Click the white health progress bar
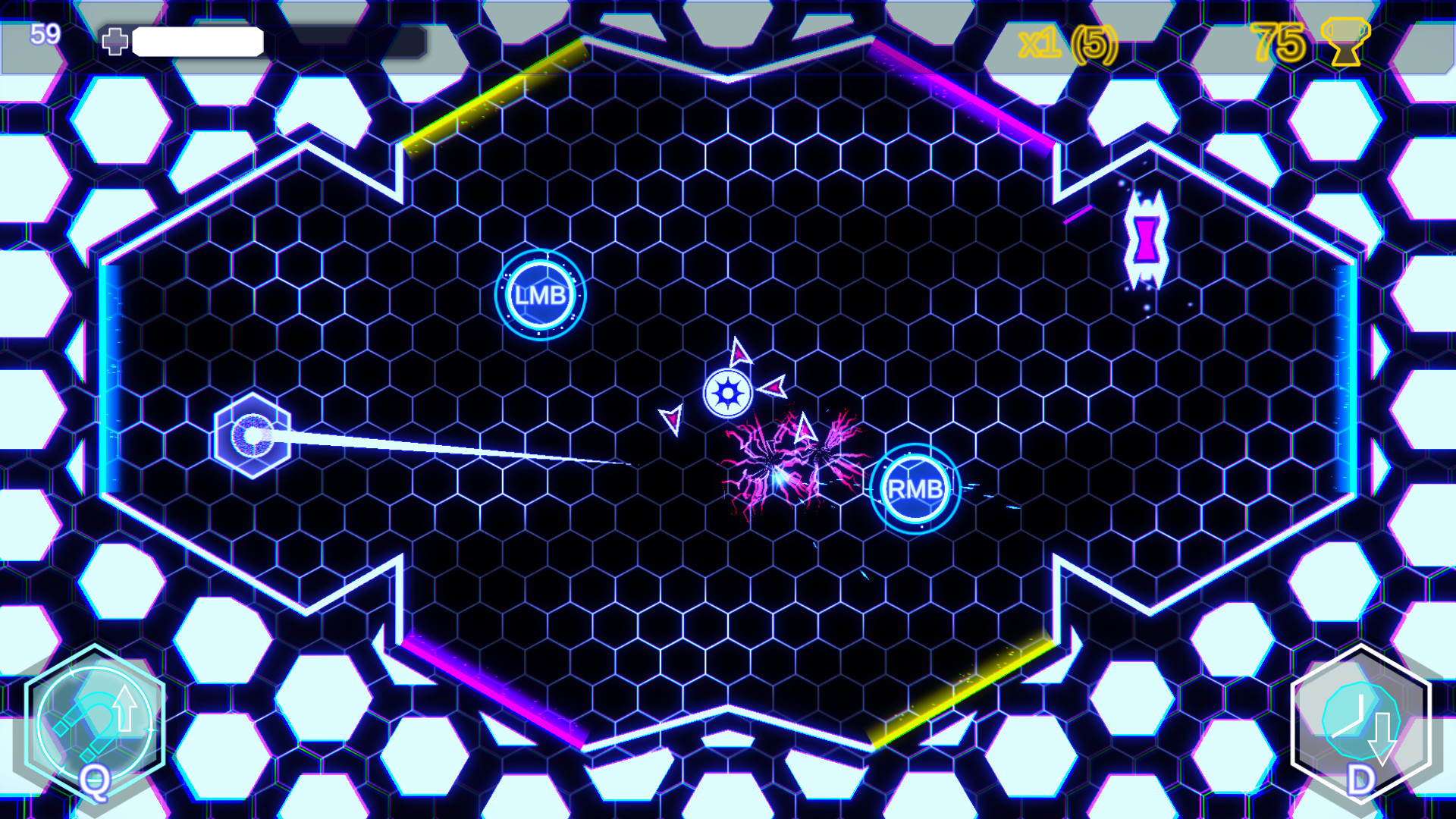Image resolution: width=1456 pixels, height=819 pixels. [x=197, y=42]
